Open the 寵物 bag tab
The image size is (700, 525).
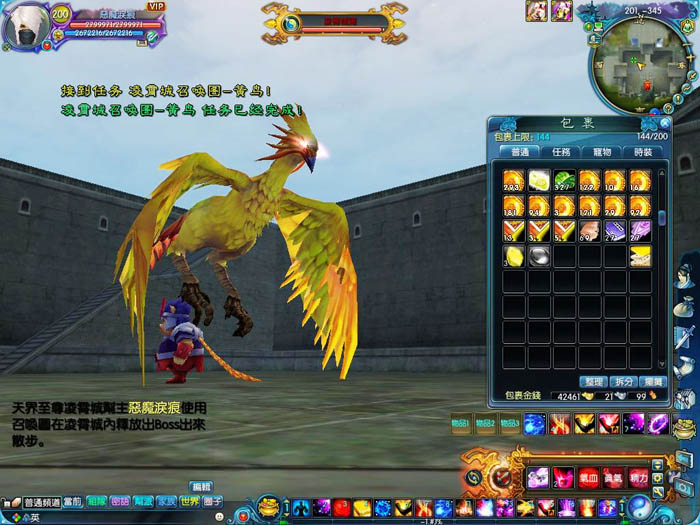click(x=603, y=153)
